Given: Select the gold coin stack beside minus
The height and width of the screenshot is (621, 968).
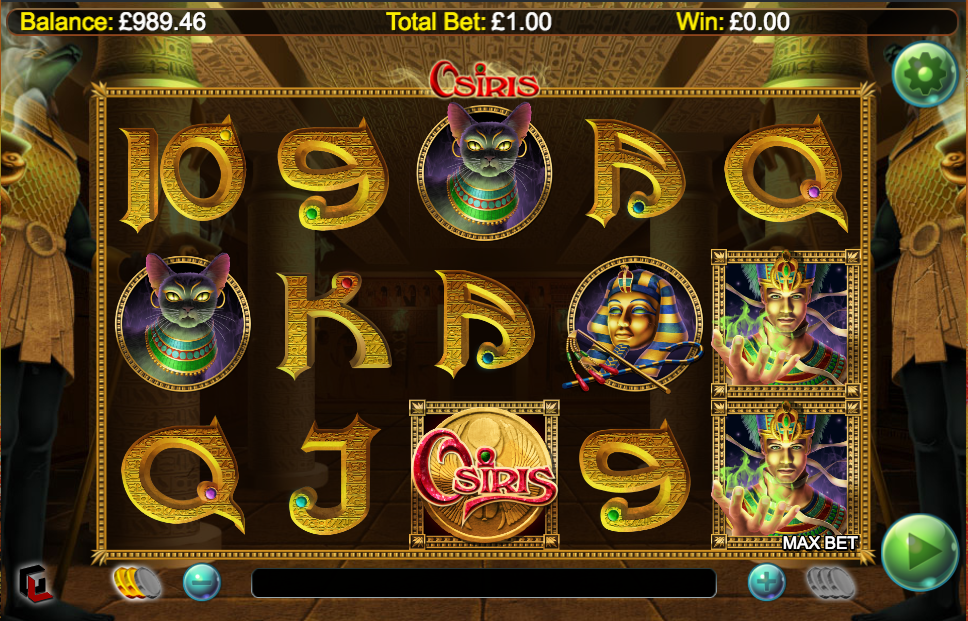Looking at the screenshot, I should tap(136, 581).
